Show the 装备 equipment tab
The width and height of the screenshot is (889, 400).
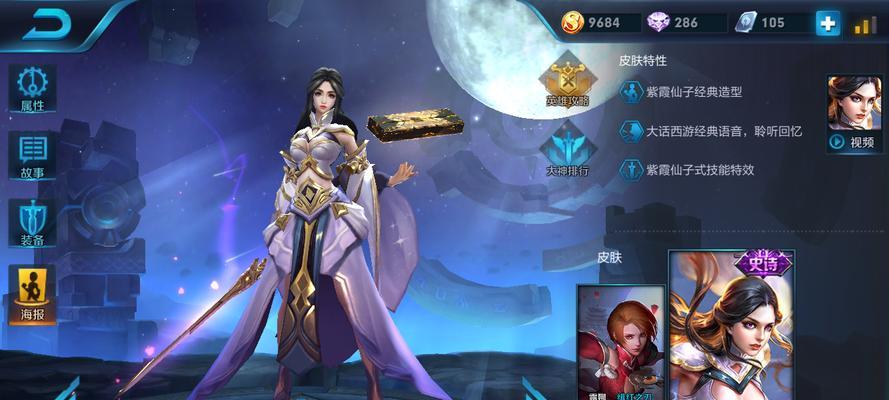(x=32, y=222)
